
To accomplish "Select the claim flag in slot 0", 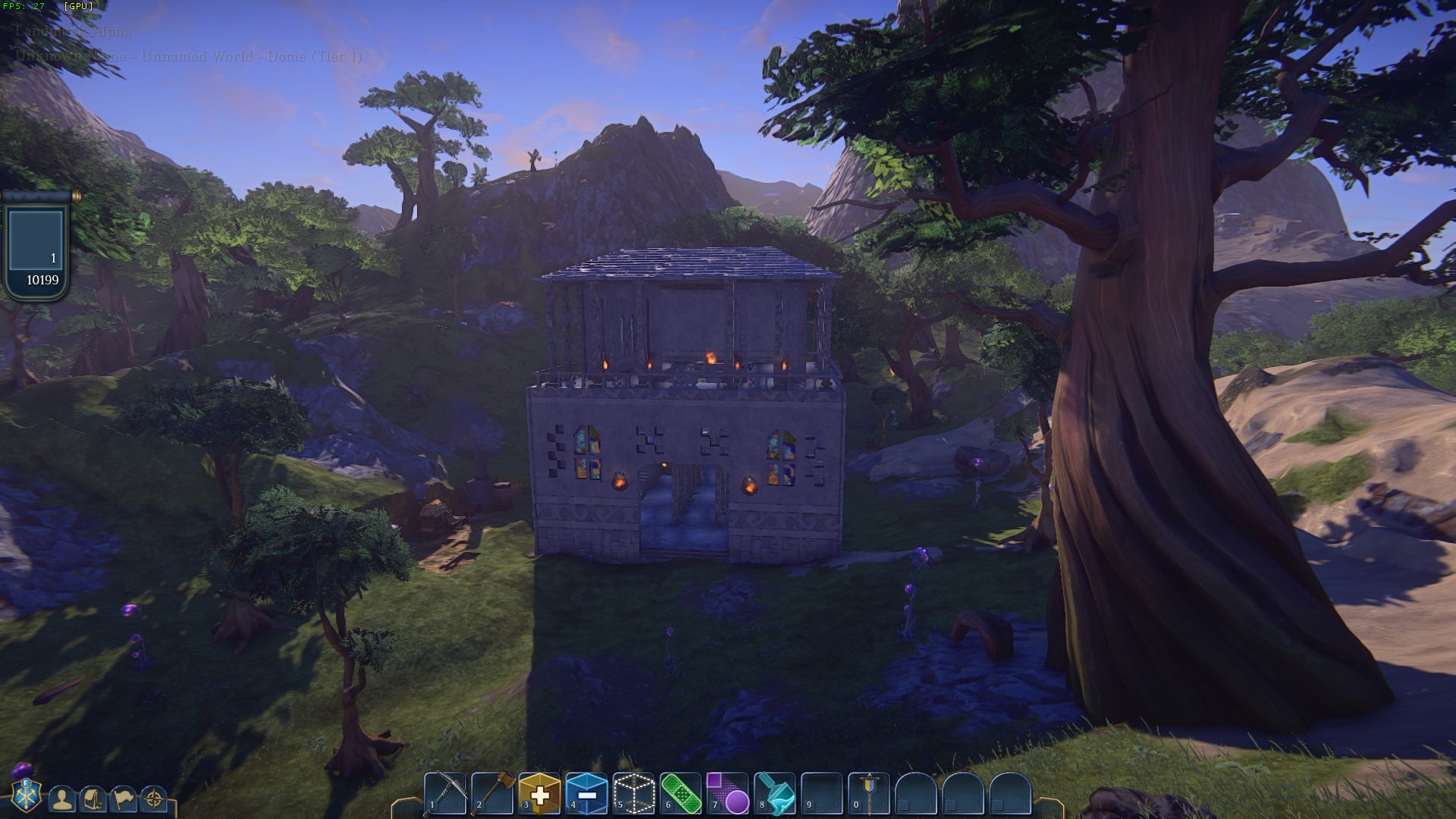I will (868, 793).
